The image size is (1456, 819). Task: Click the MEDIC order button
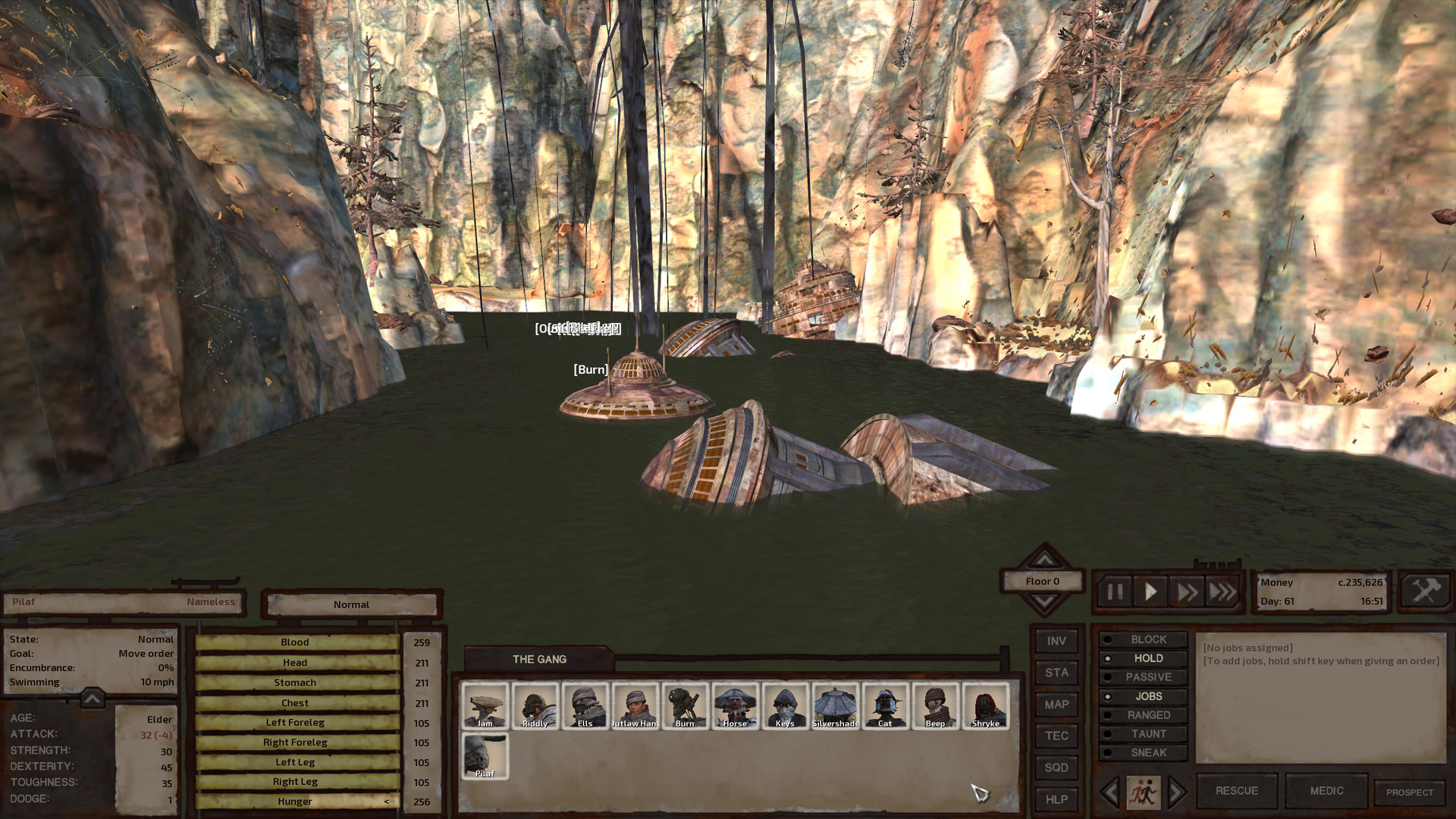coord(1326,791)
